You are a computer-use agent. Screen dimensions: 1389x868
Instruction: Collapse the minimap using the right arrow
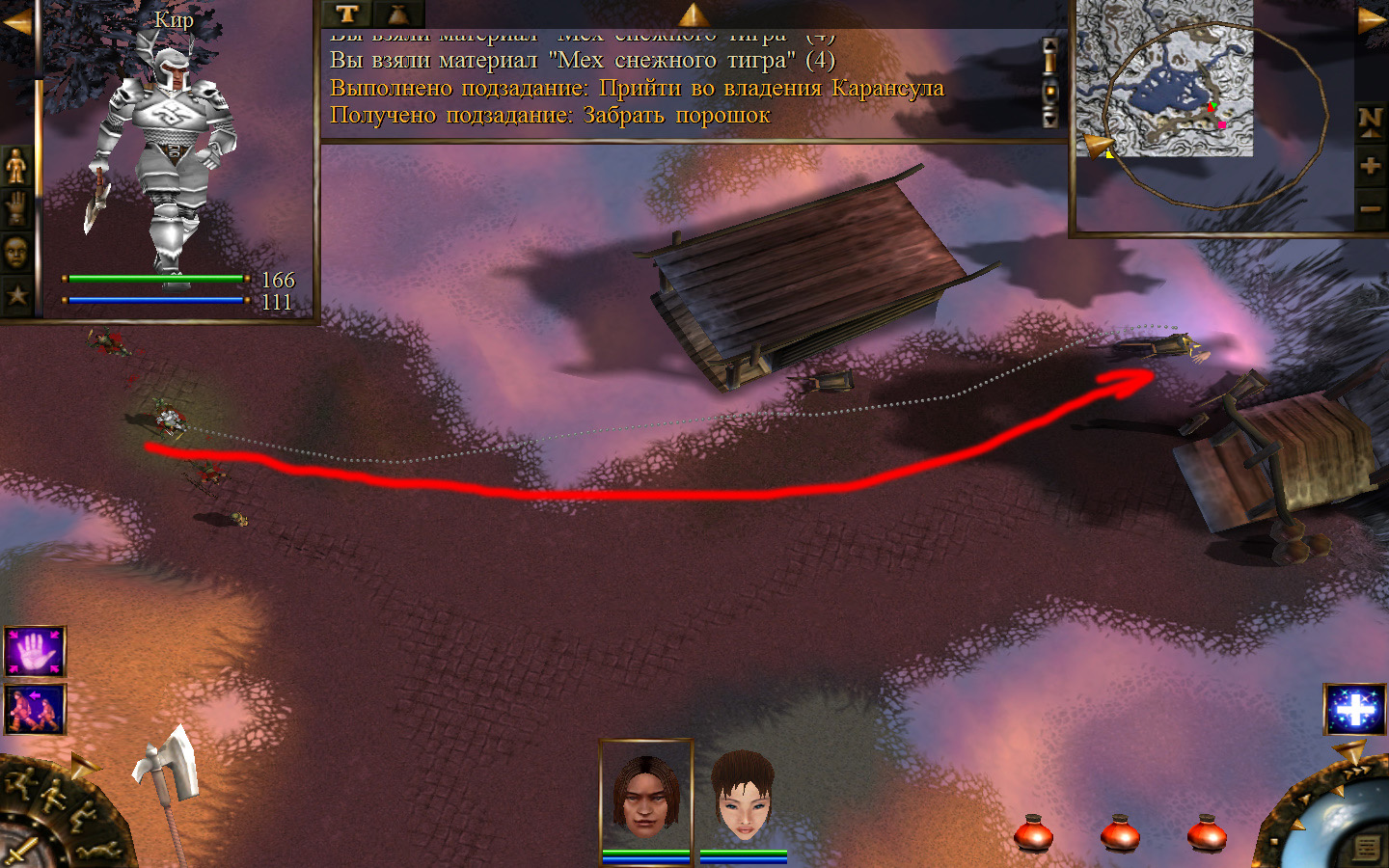tap(1372, 20)
